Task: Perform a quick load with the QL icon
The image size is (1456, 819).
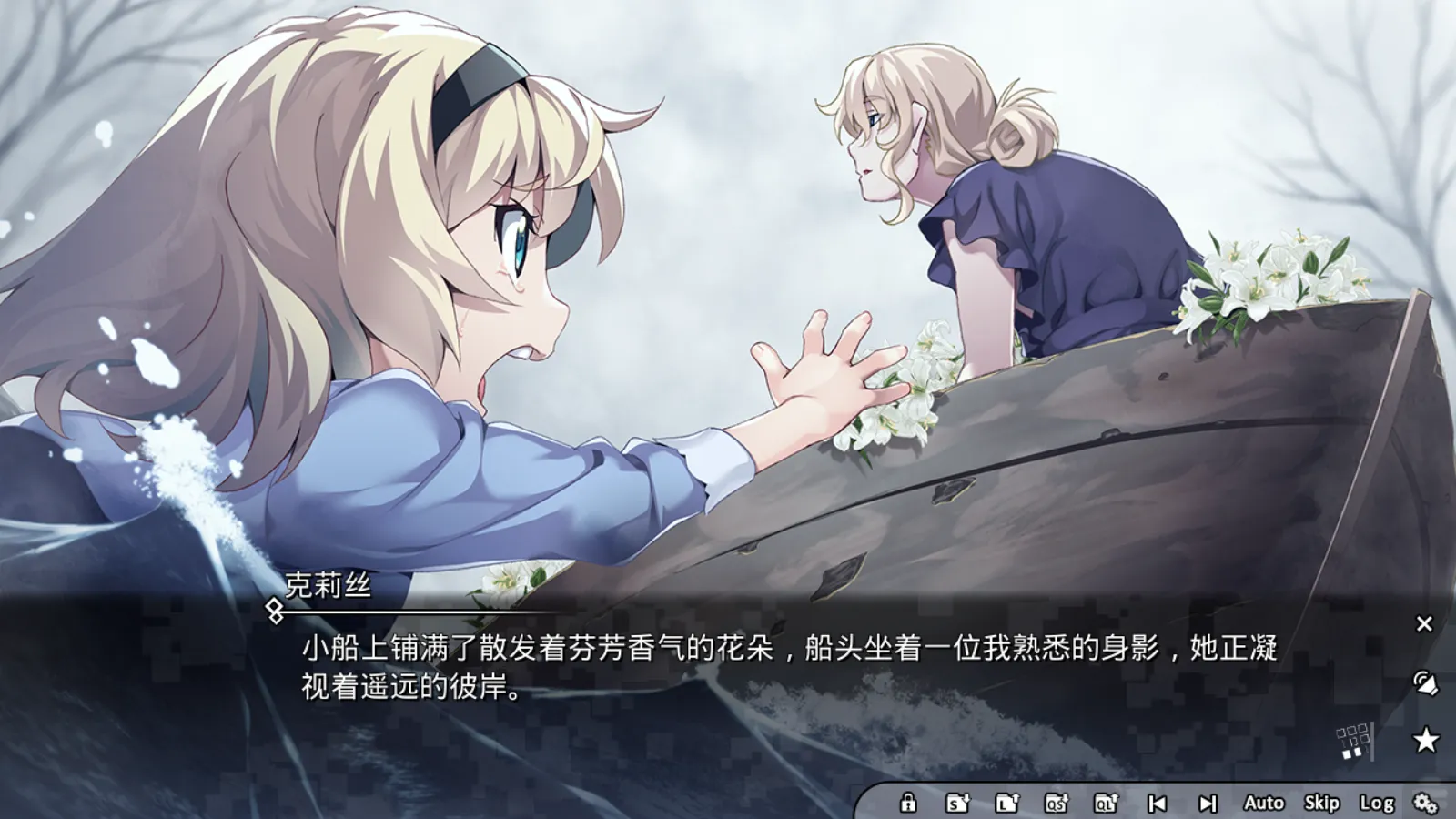Action: pos(1108,804)
